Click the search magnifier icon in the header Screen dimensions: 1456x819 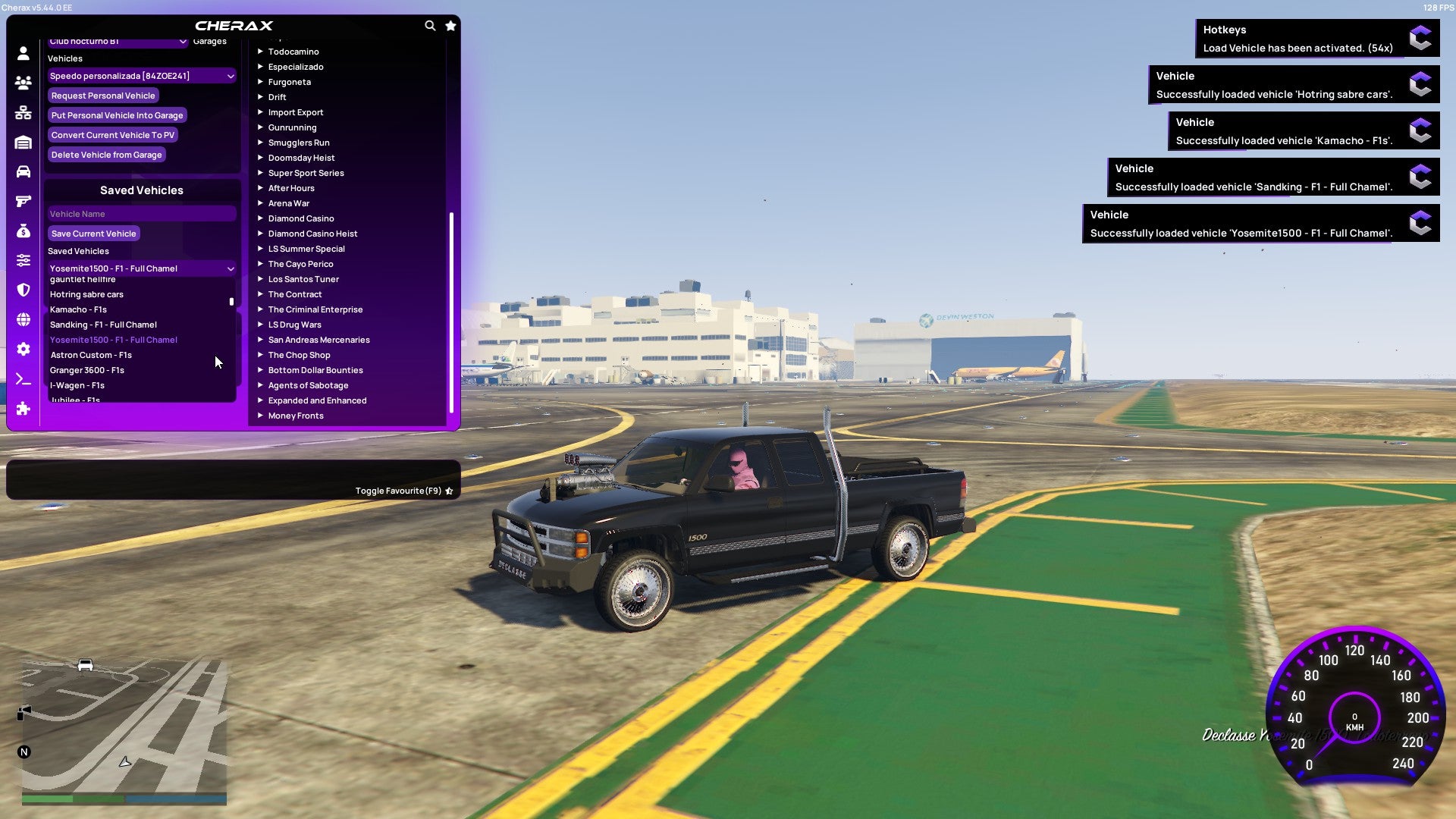(430, 25)
